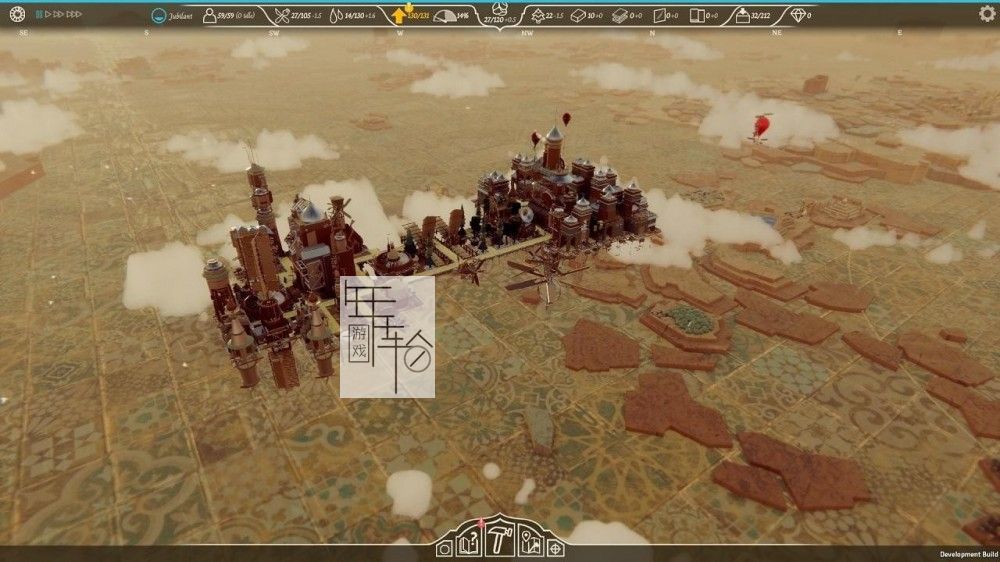The height and width of the screenshot is (562, 1000).
Task: Open the settings gear menu
Action: pyautogui.click(x=986, y=14)
